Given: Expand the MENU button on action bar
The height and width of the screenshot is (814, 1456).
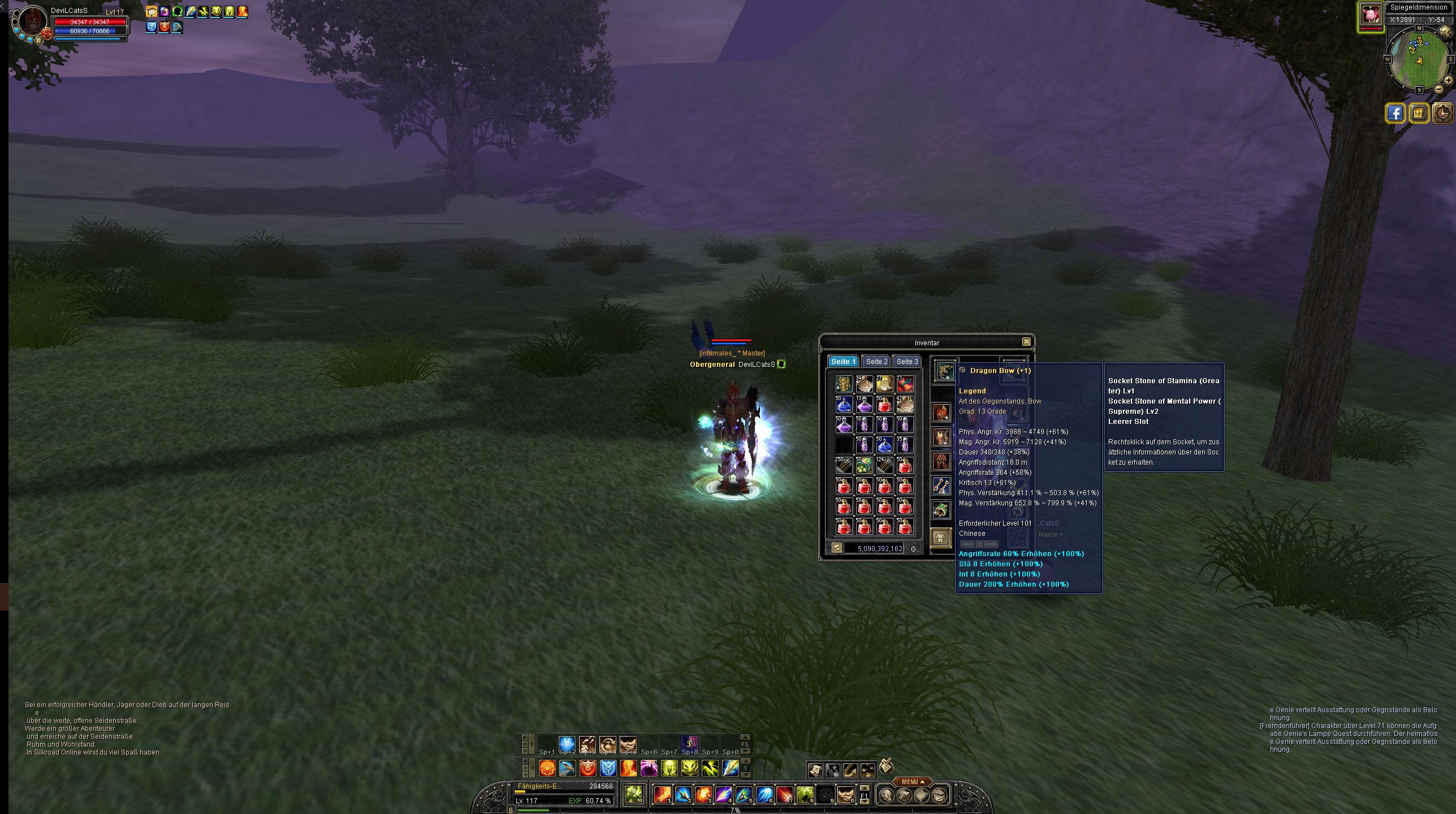Looking at the screenshot, I should (x=911, y=782).
